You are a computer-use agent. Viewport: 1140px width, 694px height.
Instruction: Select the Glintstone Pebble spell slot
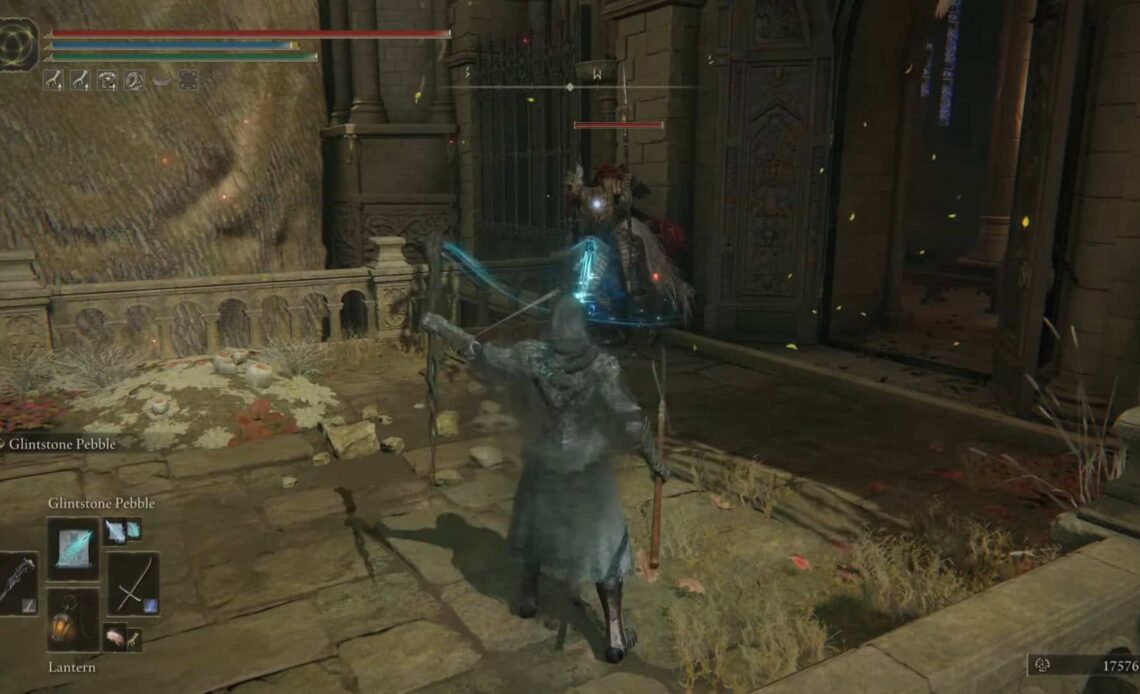(x=73, y=549)
